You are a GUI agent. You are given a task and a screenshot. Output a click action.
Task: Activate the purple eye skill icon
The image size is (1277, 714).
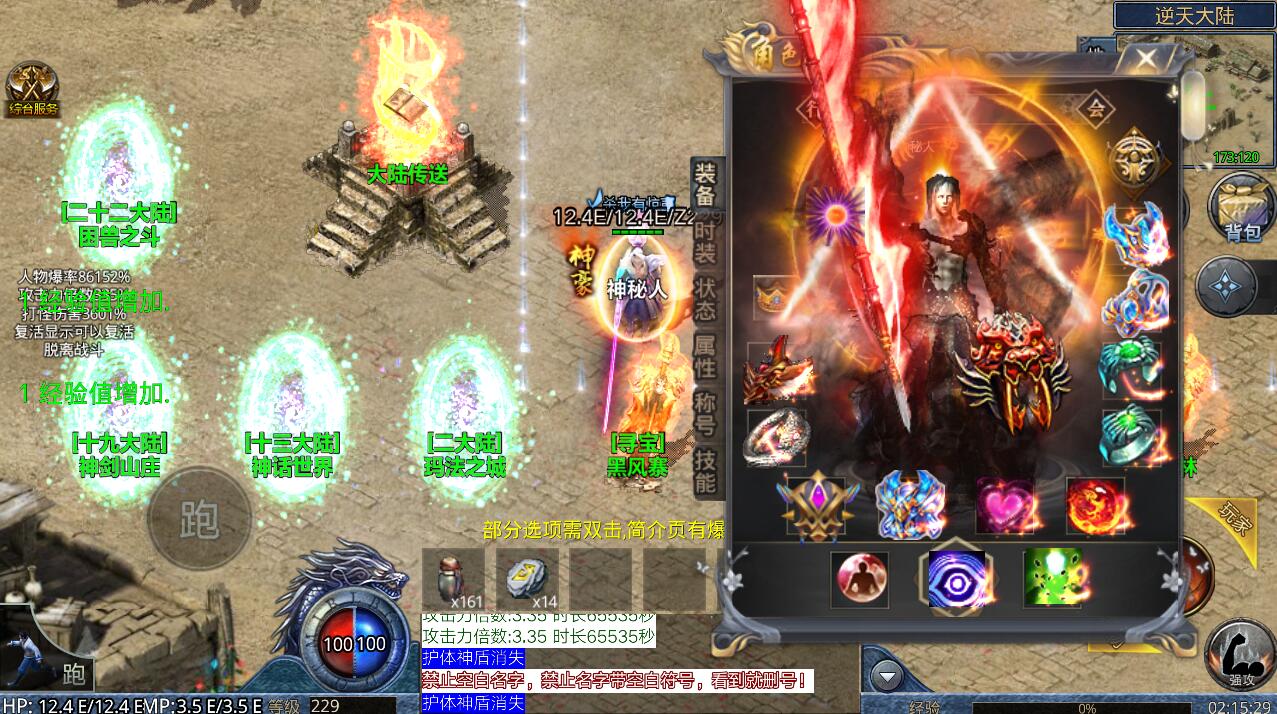click(x=956, y=579)
